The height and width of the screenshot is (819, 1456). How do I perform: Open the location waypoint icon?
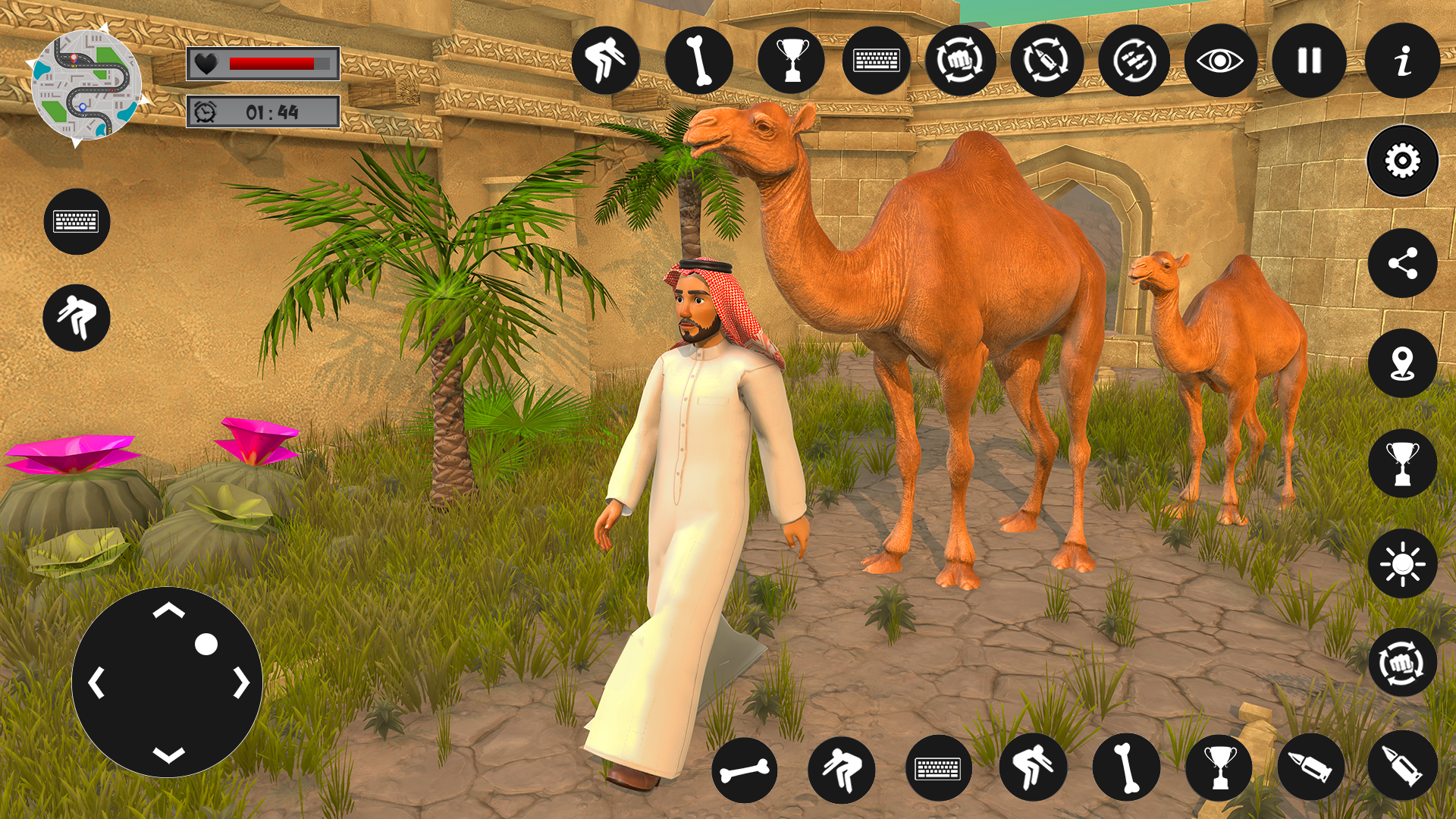click(x=1401, y=362)
